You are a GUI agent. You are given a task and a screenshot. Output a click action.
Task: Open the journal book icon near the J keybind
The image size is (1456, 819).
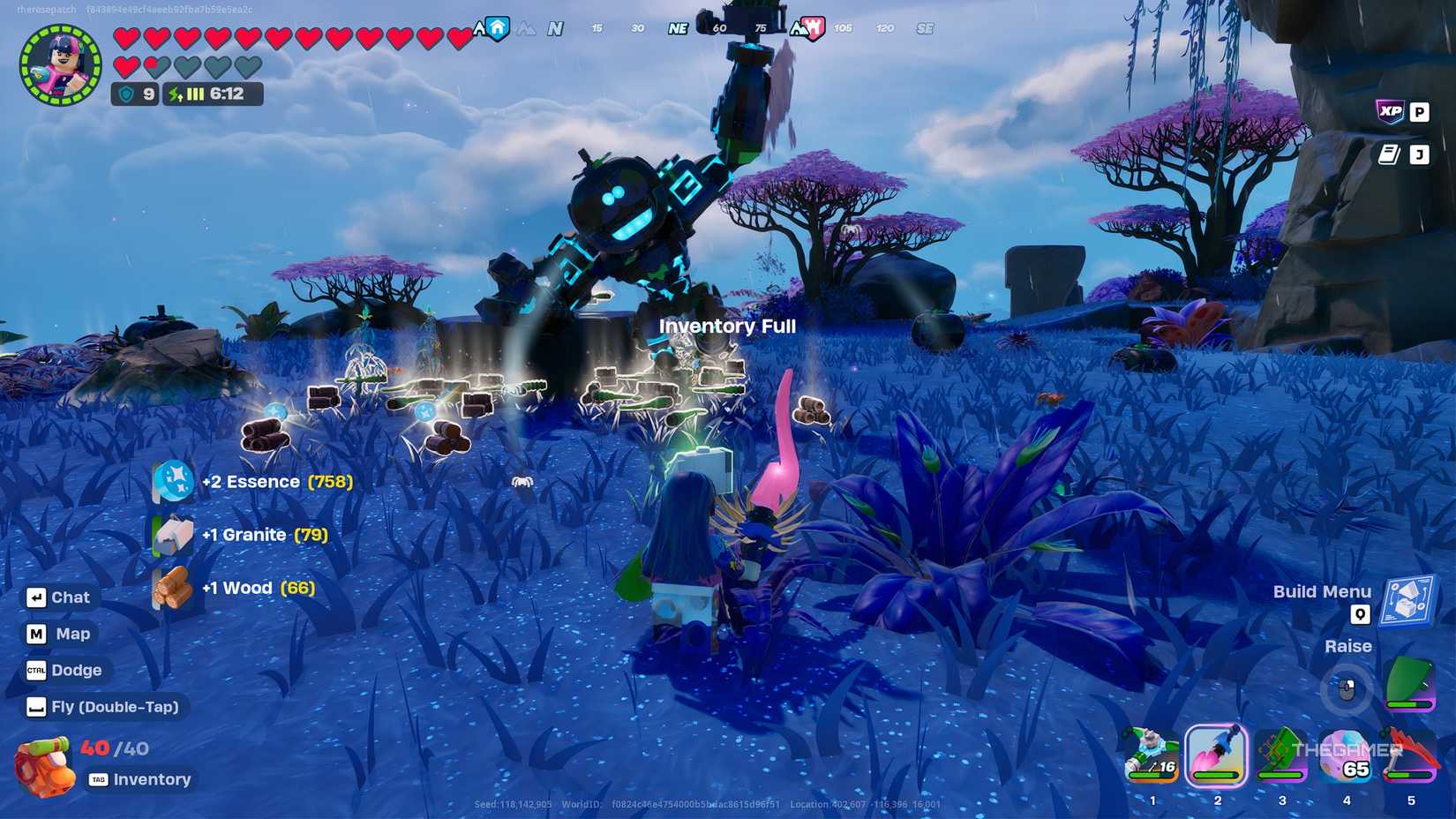pos(1386,154)
